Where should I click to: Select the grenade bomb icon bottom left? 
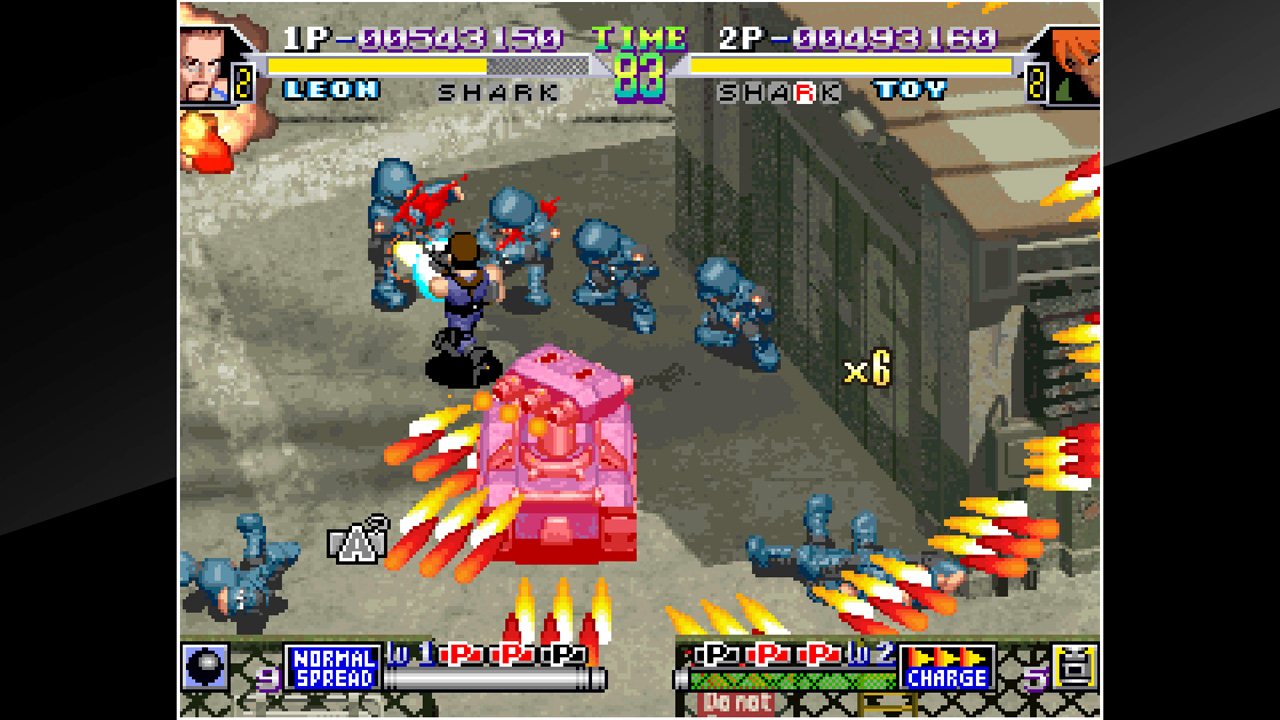click(204, 668)
